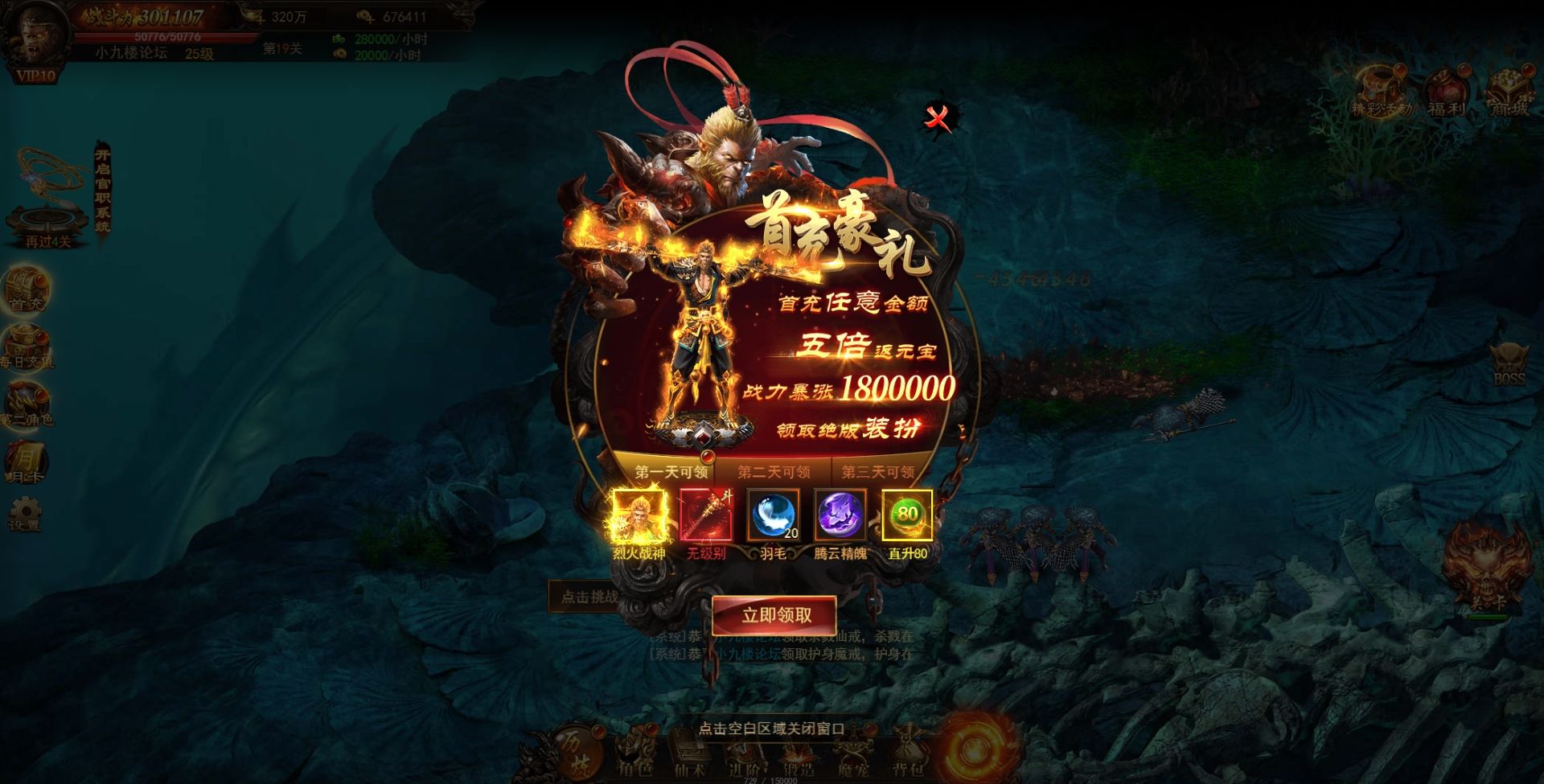Screen dimensions: 1544x784
Task: Switch to the 第二天可领 tab
Action: coord(774,472)
